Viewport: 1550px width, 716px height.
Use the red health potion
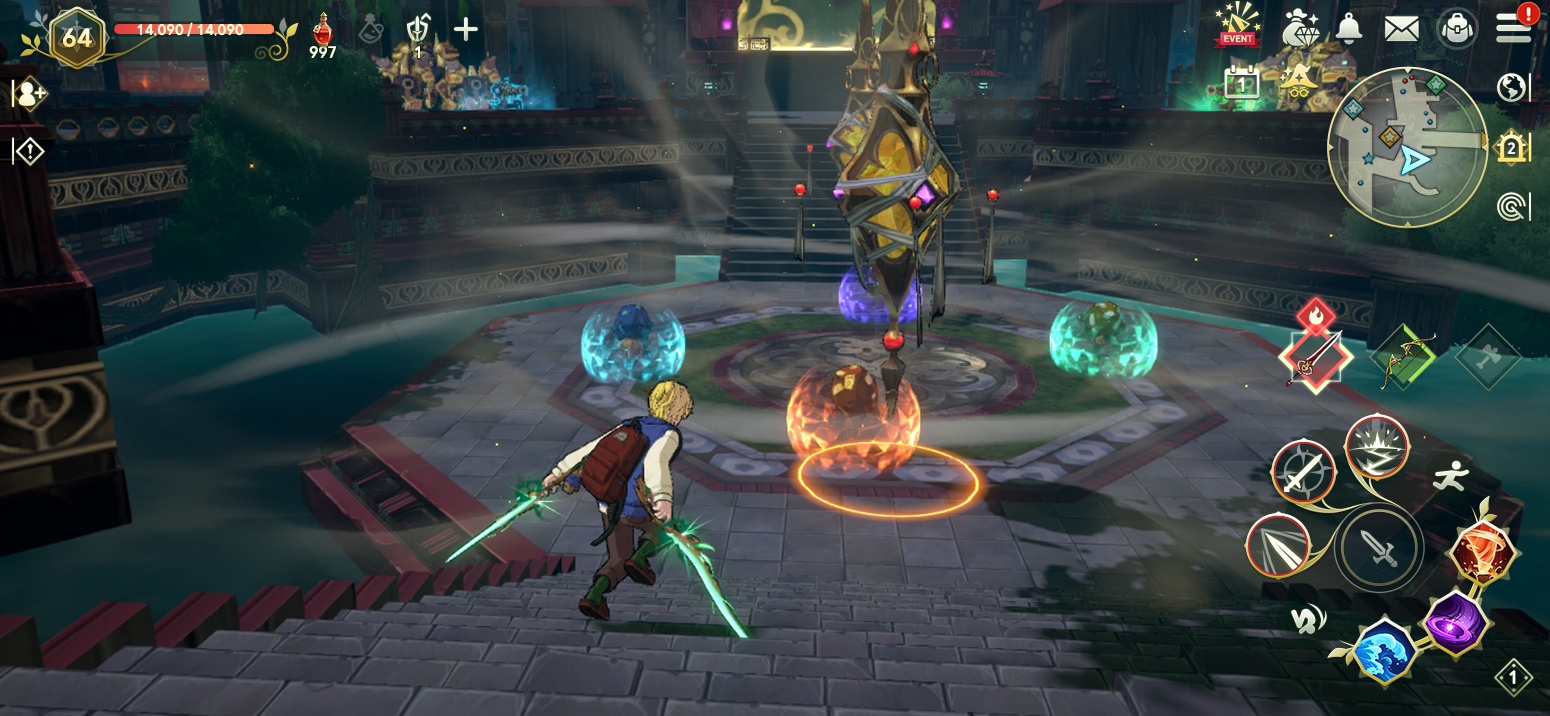click(323, 34)
